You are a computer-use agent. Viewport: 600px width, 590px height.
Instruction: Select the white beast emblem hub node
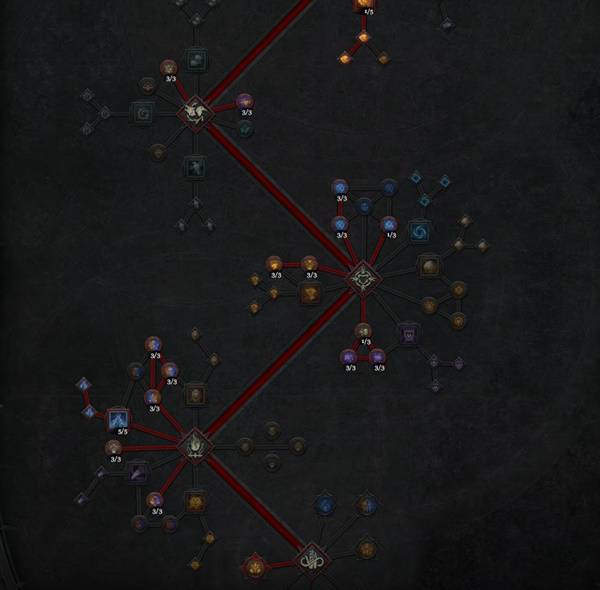coord(194,112)
